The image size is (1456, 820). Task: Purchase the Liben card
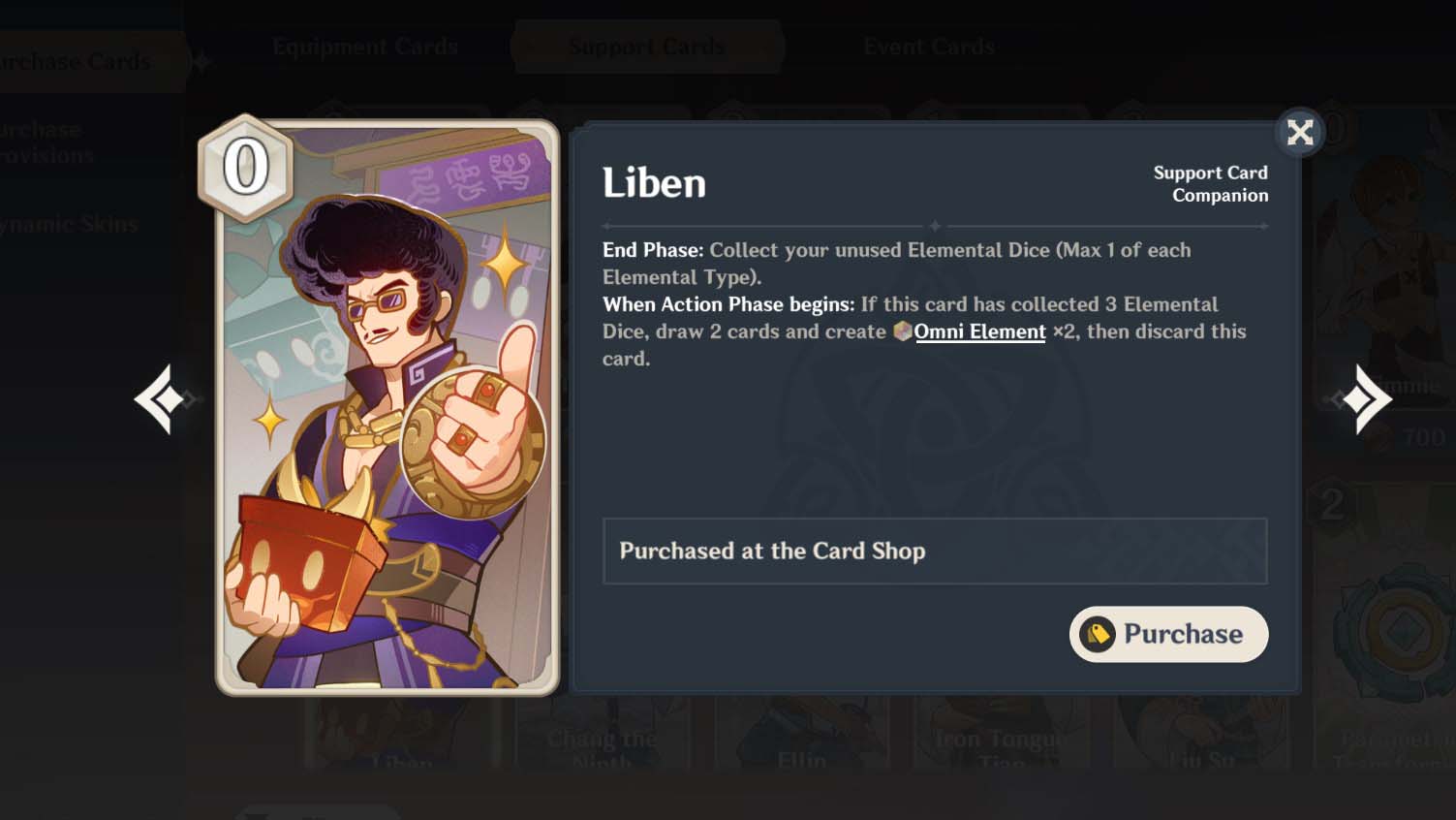pos(1168,634)
